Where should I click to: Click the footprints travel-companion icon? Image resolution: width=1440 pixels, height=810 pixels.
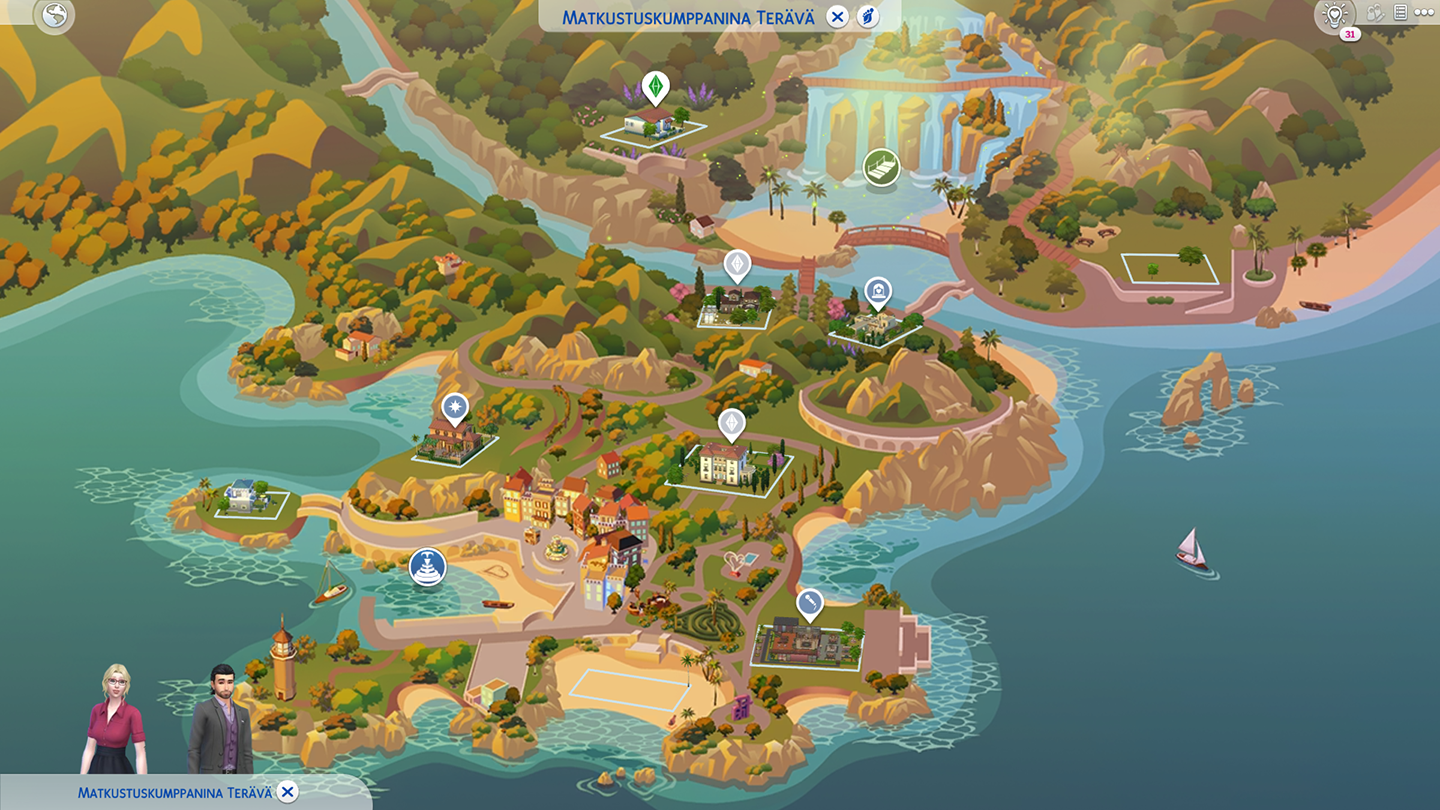[868, 16]
